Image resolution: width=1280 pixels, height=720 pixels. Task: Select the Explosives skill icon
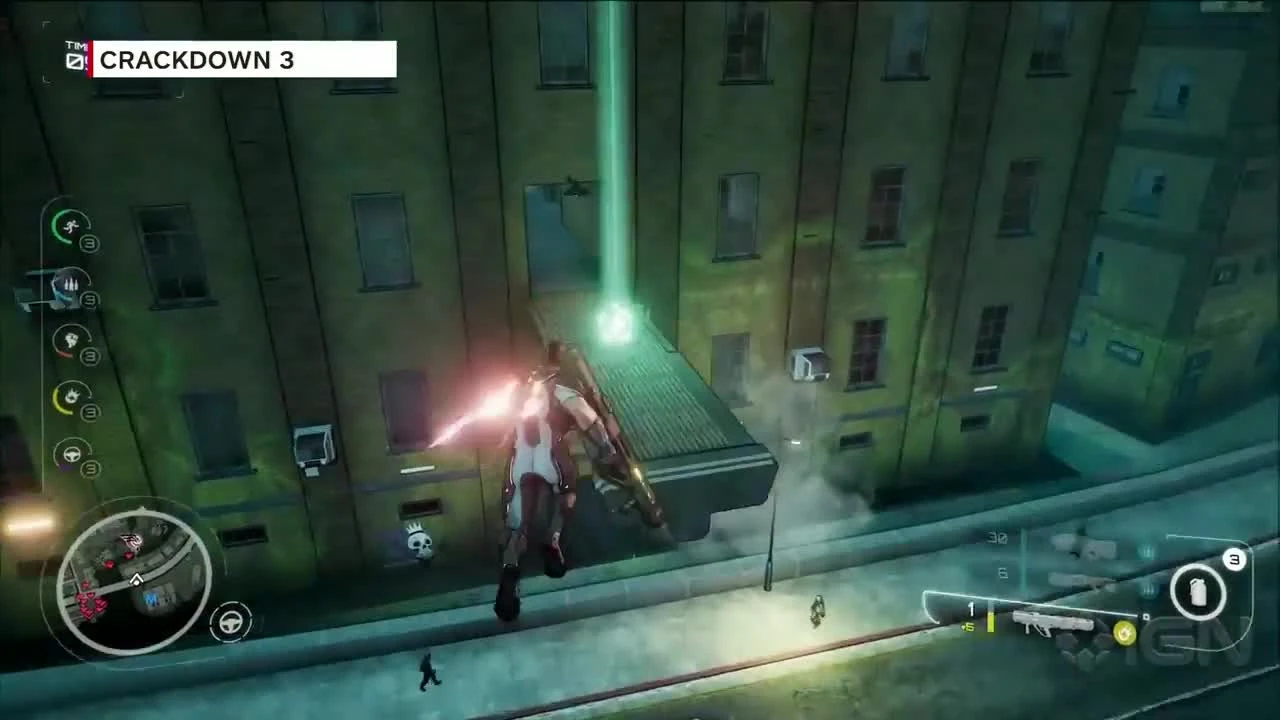tap(70, 396)
